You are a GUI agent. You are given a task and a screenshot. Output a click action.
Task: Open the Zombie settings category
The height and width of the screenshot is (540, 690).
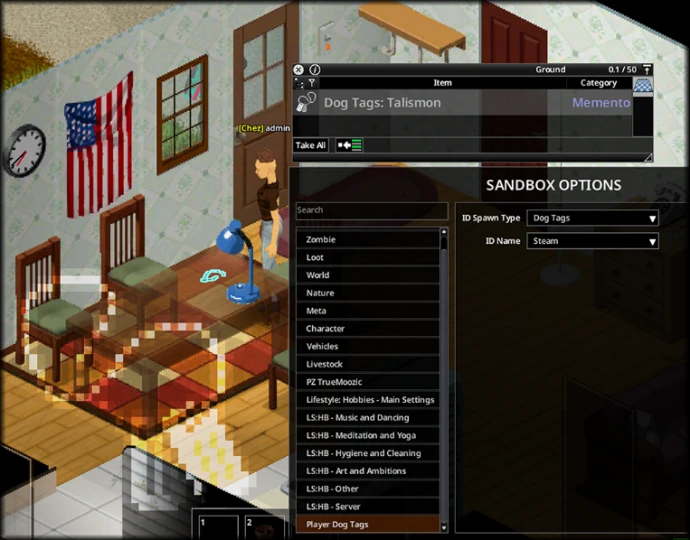coord(367,240)
